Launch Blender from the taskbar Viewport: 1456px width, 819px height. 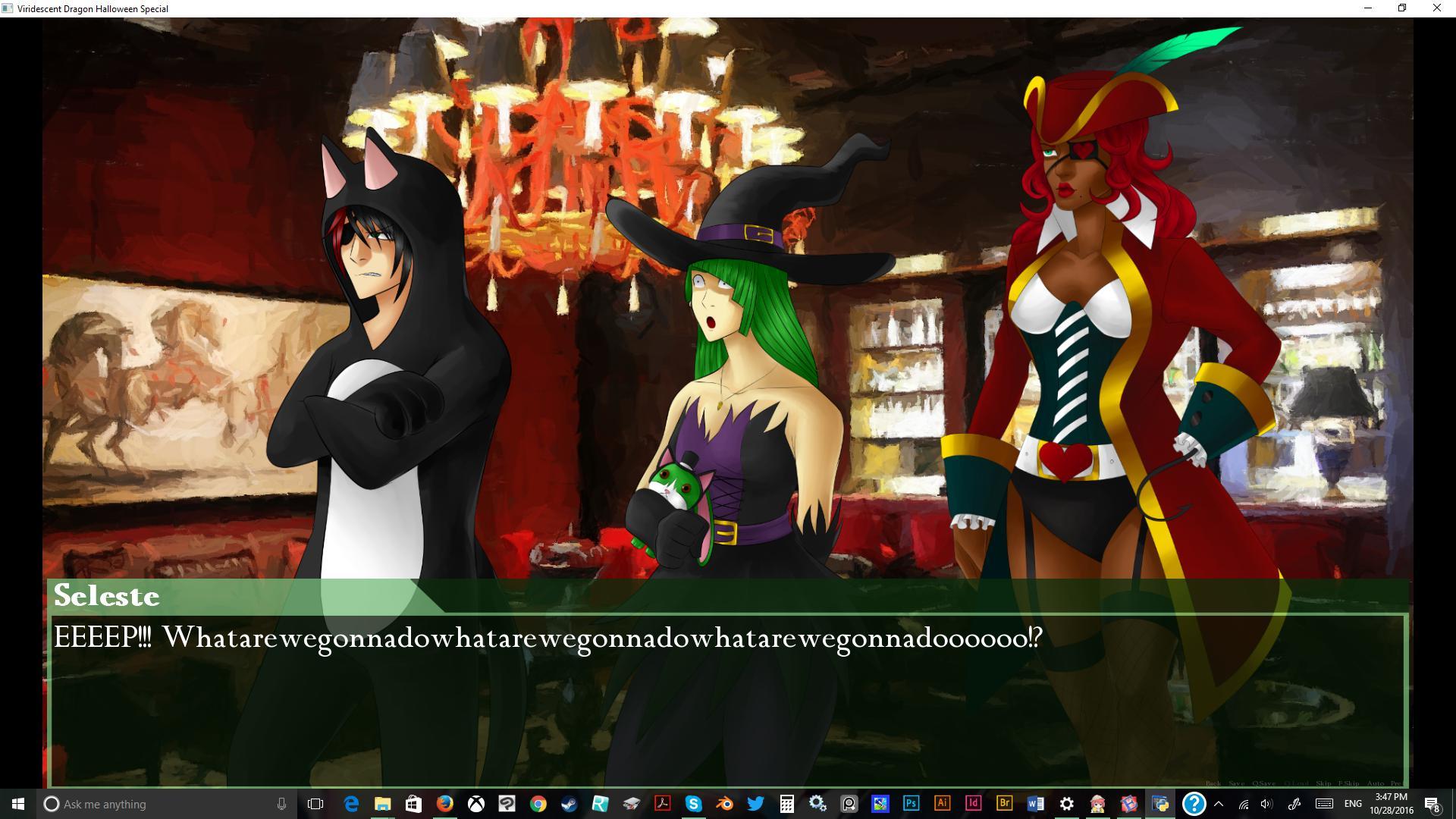[724, 805]
